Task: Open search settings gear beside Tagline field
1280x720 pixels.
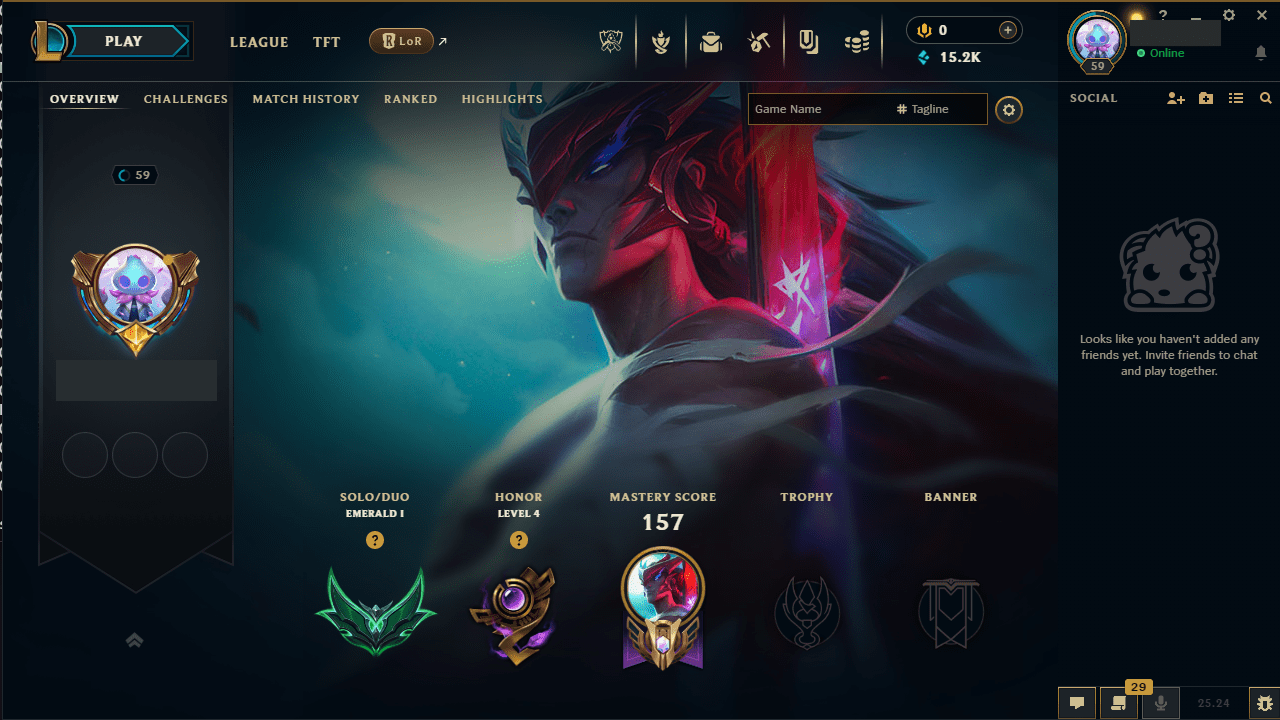Action: pyautogui.click(x=1009, y=110)
